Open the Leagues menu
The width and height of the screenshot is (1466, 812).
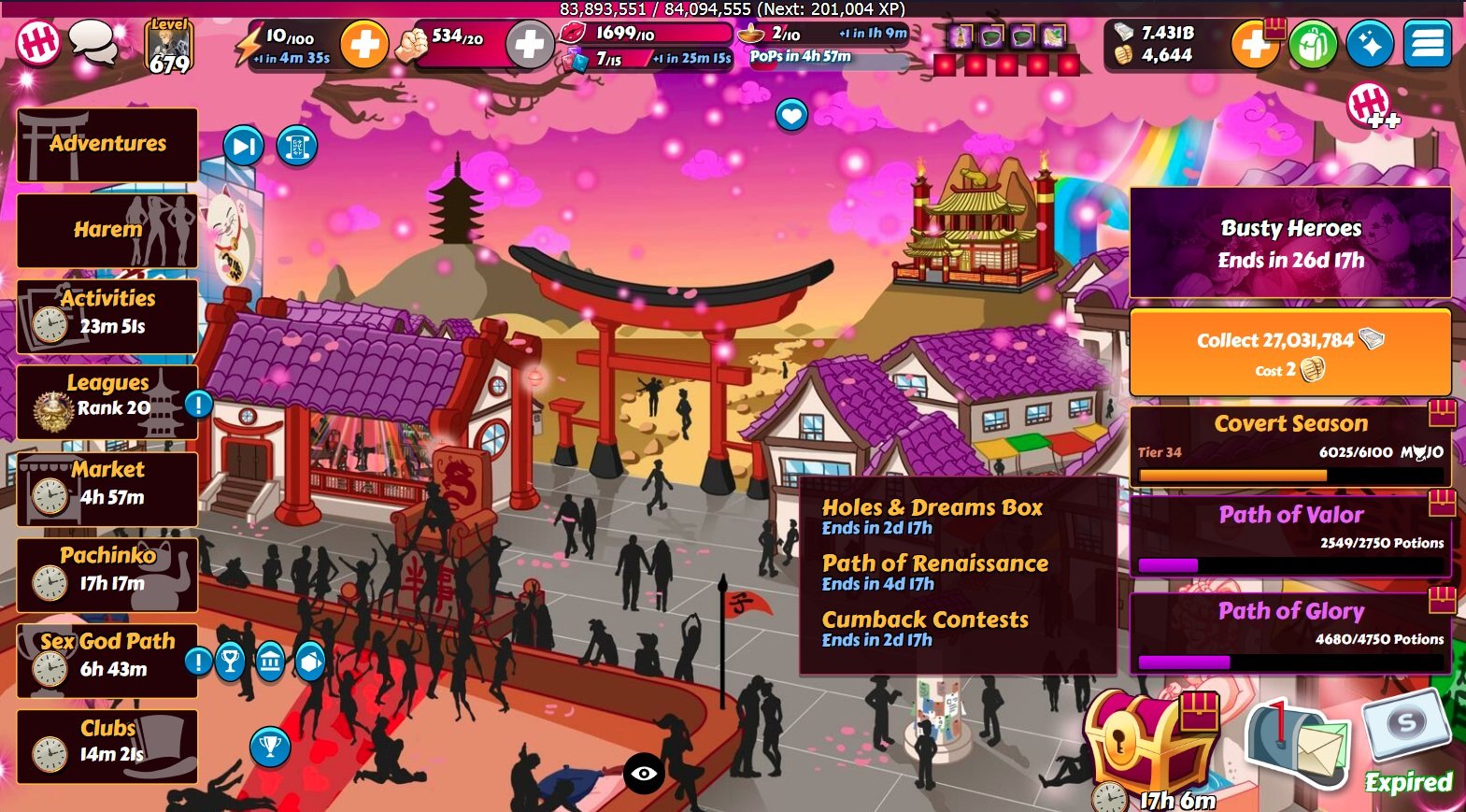pyautogui.click(x=107, y=402)
